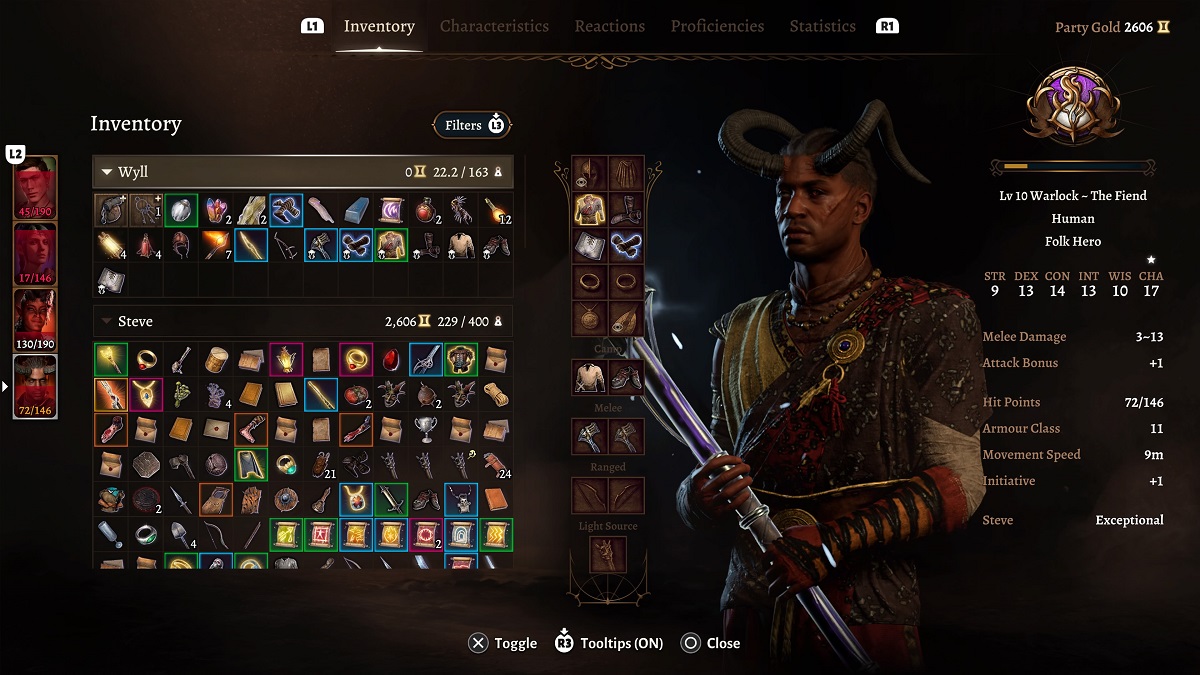The height and width of the screenshot is (675, 1200).
Task: Click the coiled rope item
Action: click(x=494, y=394)
